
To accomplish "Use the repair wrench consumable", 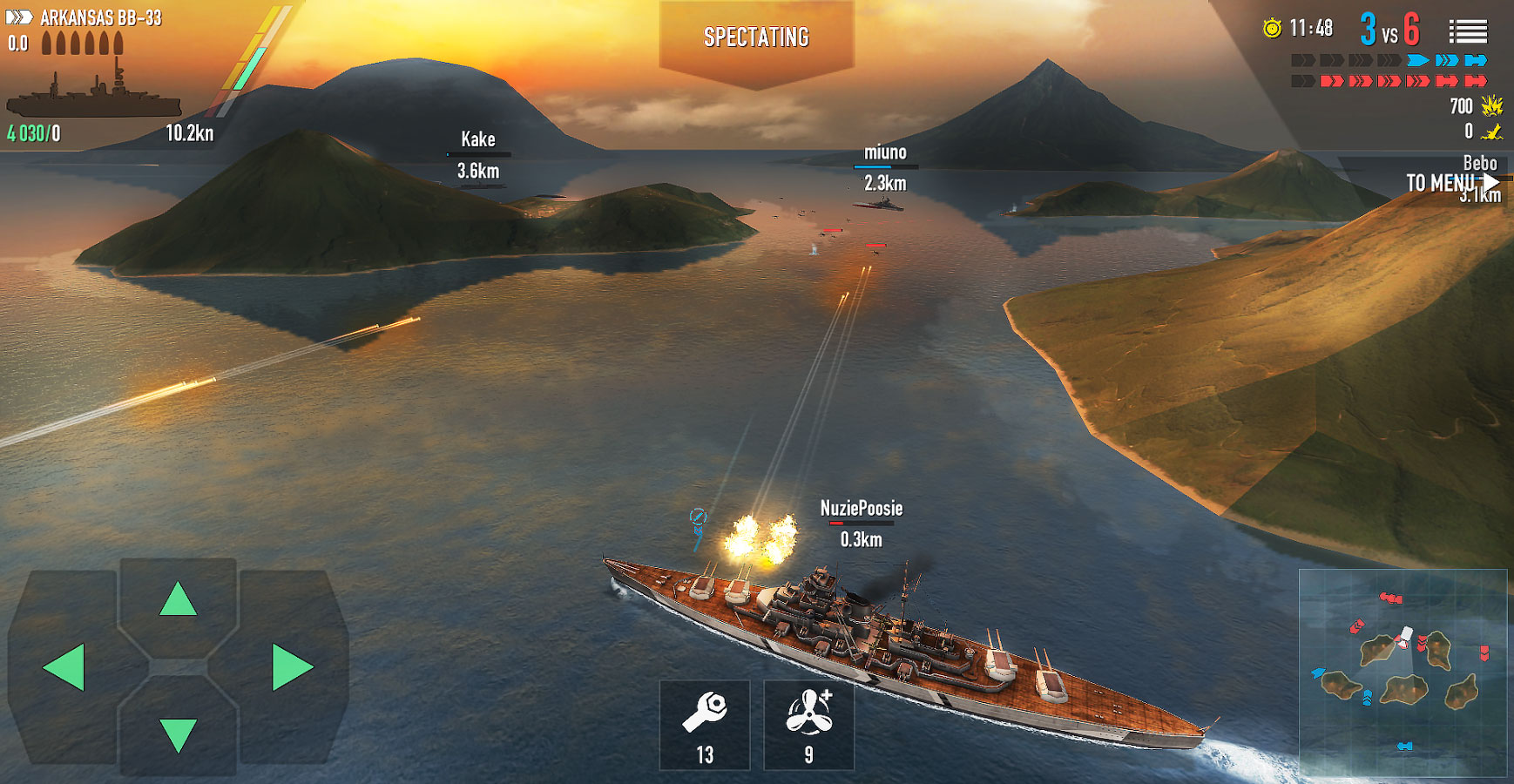I will [706, 726].
